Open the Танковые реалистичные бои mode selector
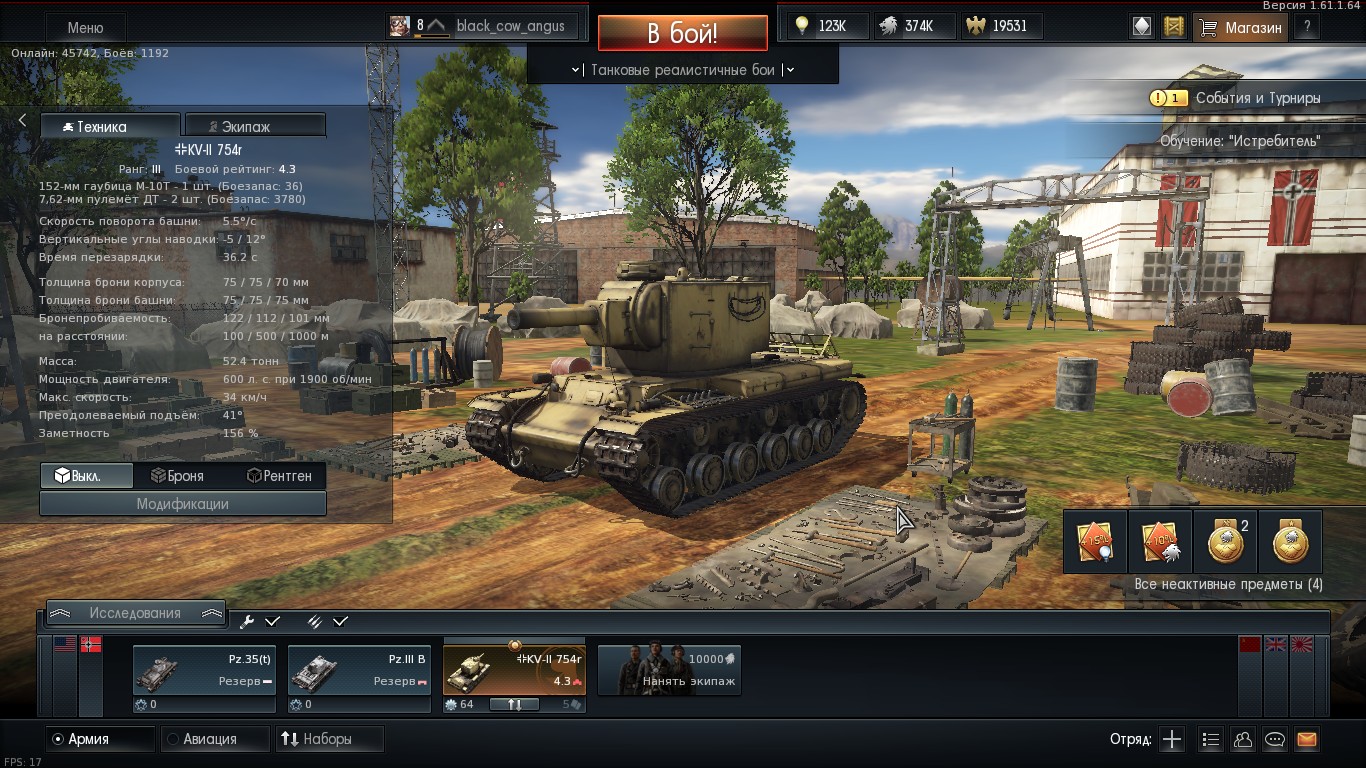This screenshot has width=1366, height=768. (682, 70)
